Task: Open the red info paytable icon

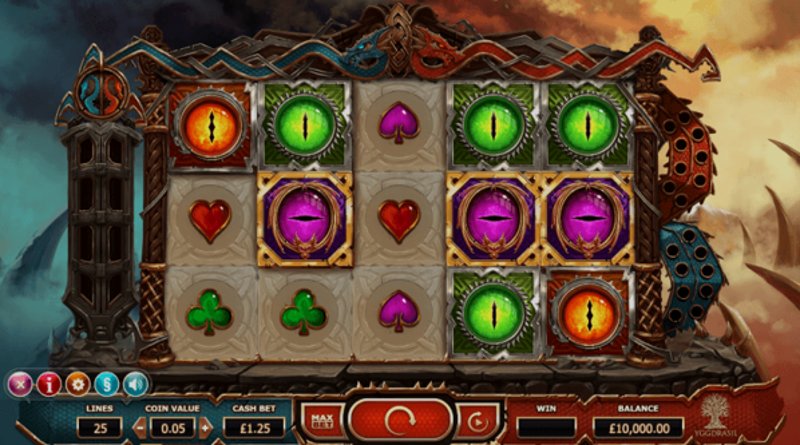Action: click(x=48, y=384)
